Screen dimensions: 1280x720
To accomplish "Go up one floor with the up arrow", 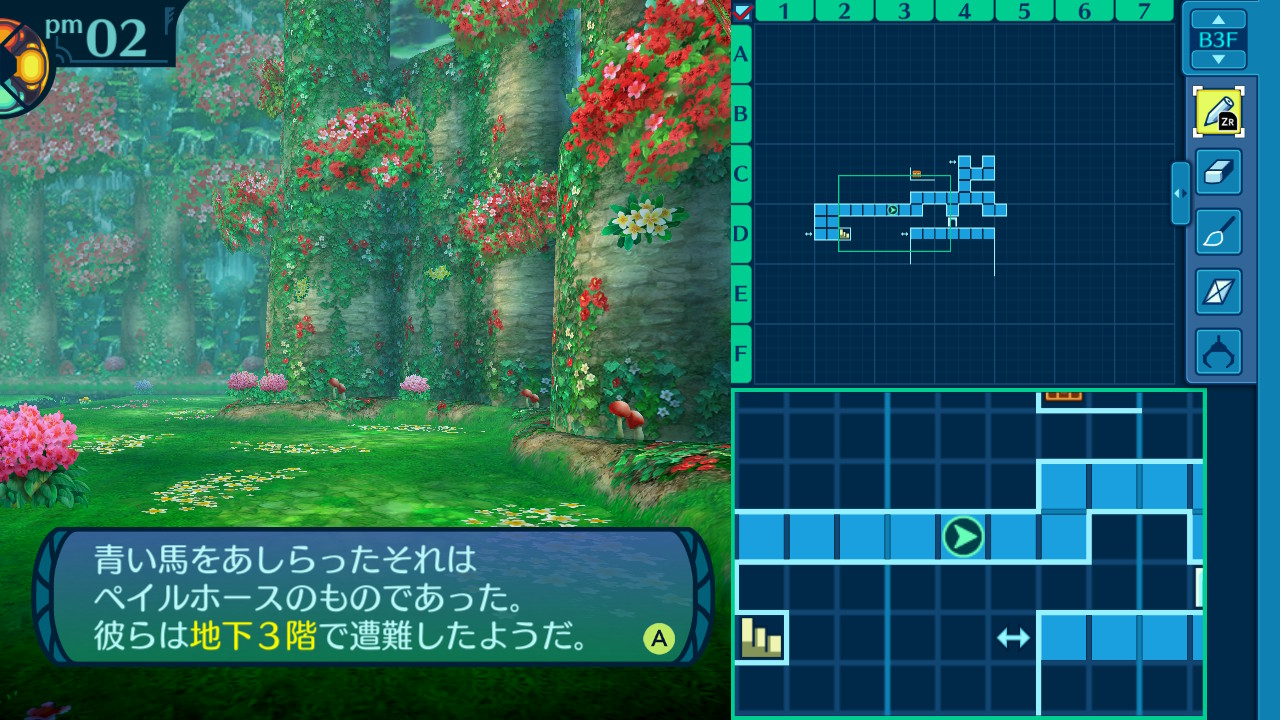I will click(x=1218, y=19).
